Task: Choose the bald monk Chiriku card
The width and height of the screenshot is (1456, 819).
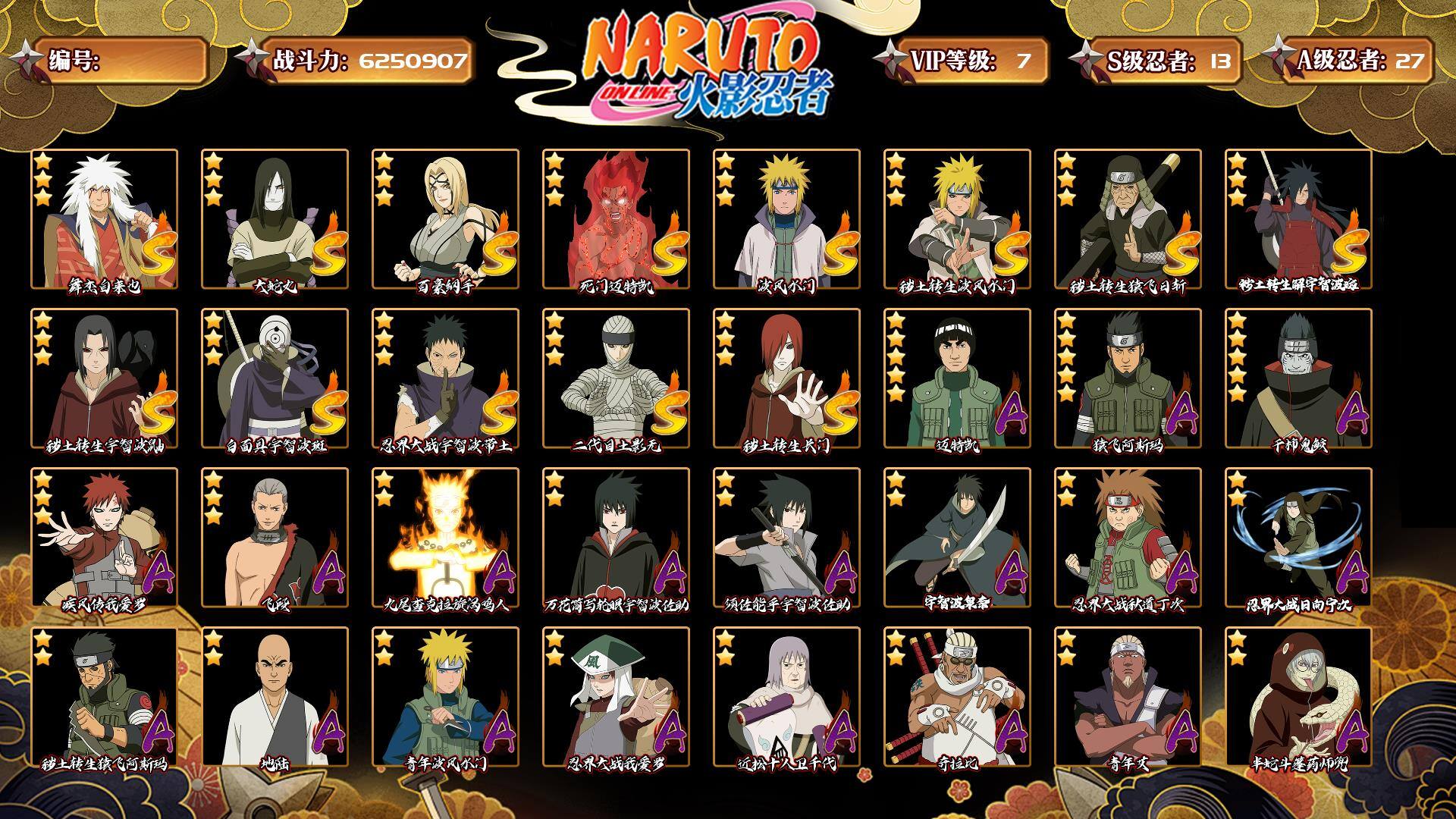Action: 275,697
